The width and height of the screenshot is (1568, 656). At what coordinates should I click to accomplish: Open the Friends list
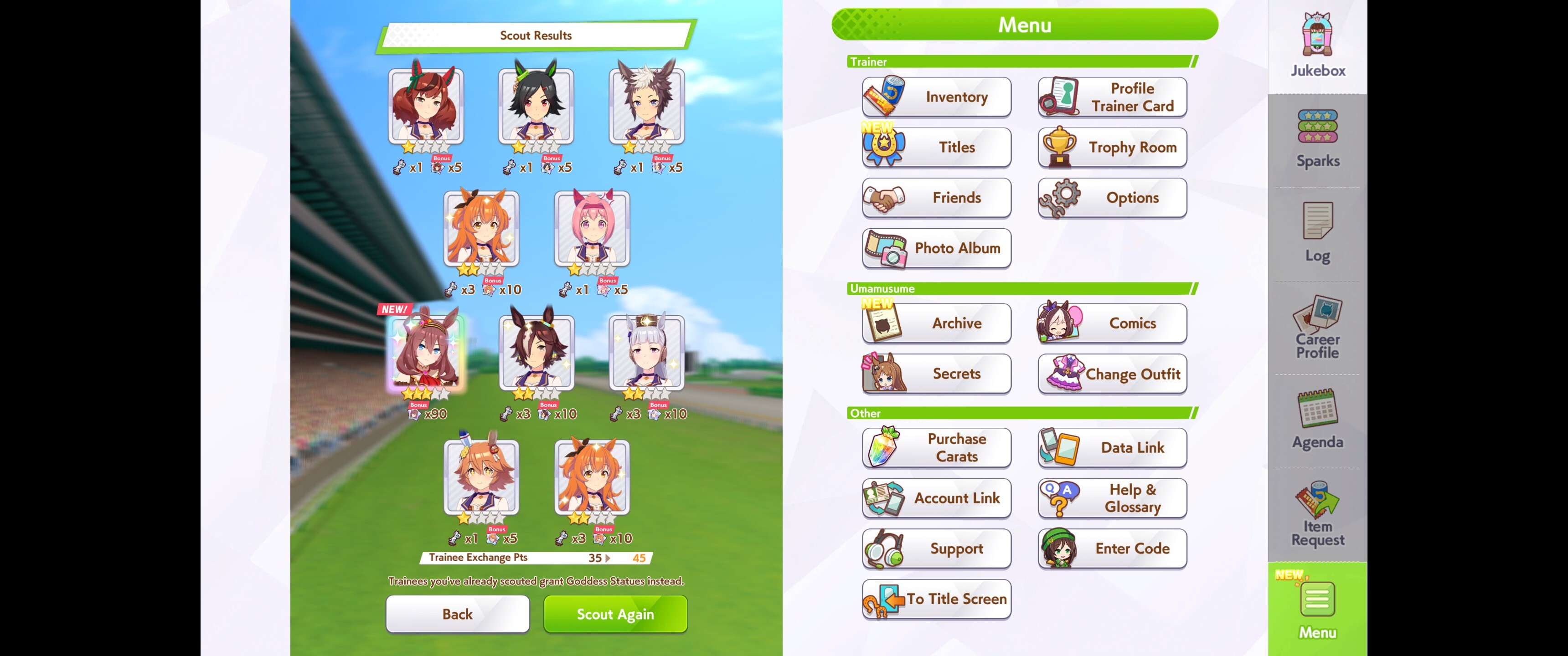(936, 198)
